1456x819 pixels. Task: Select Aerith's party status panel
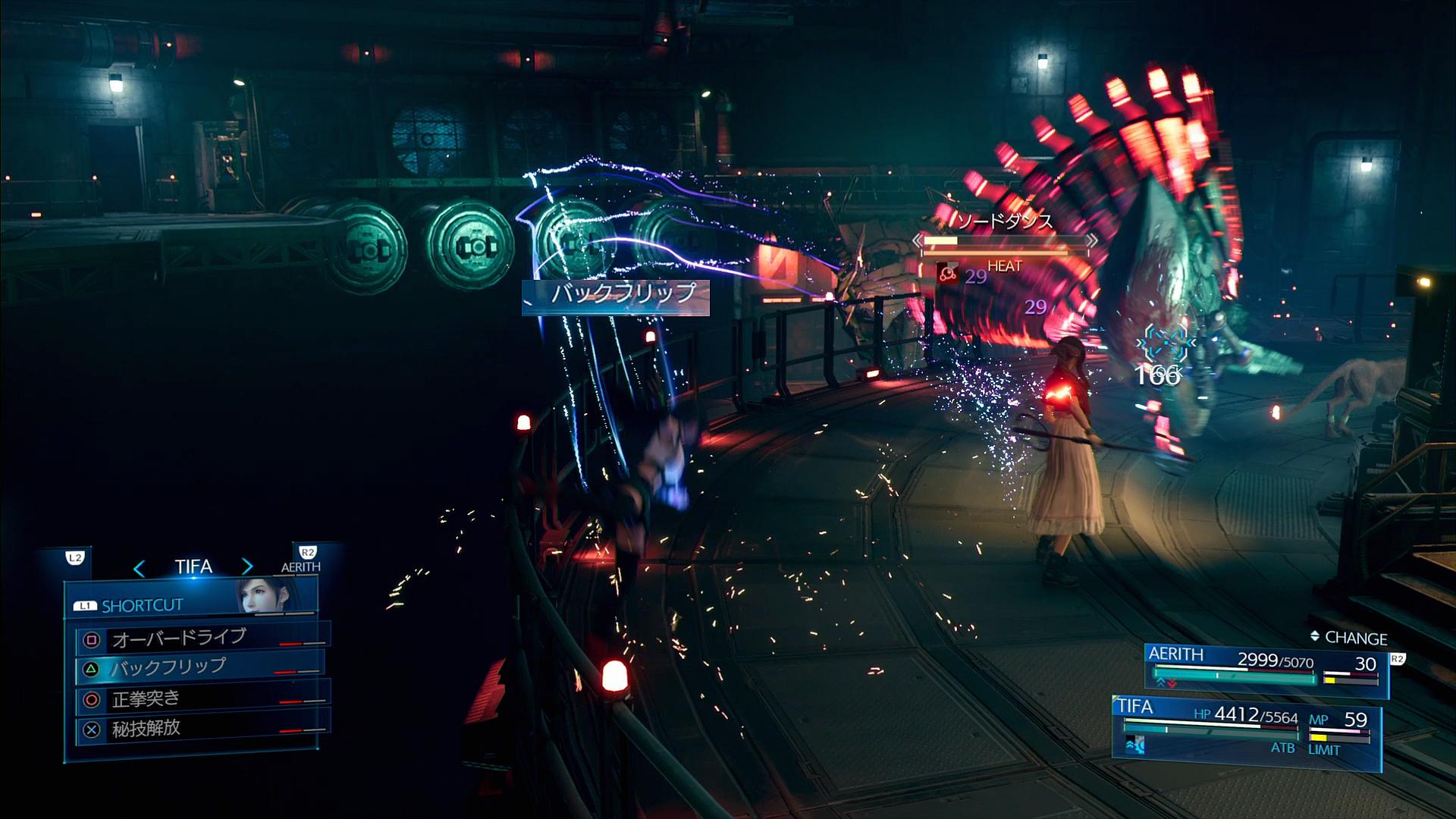[x=1265, y=669]
